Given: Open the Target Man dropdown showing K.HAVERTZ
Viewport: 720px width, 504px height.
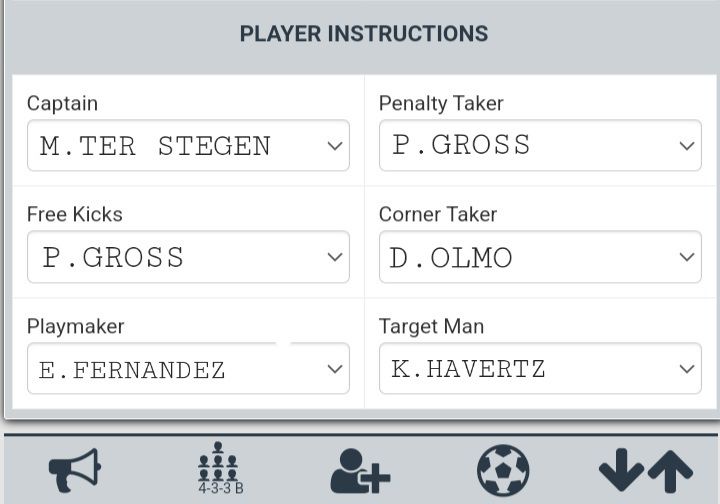Looking at the screenshot, I should coord(540,369).
